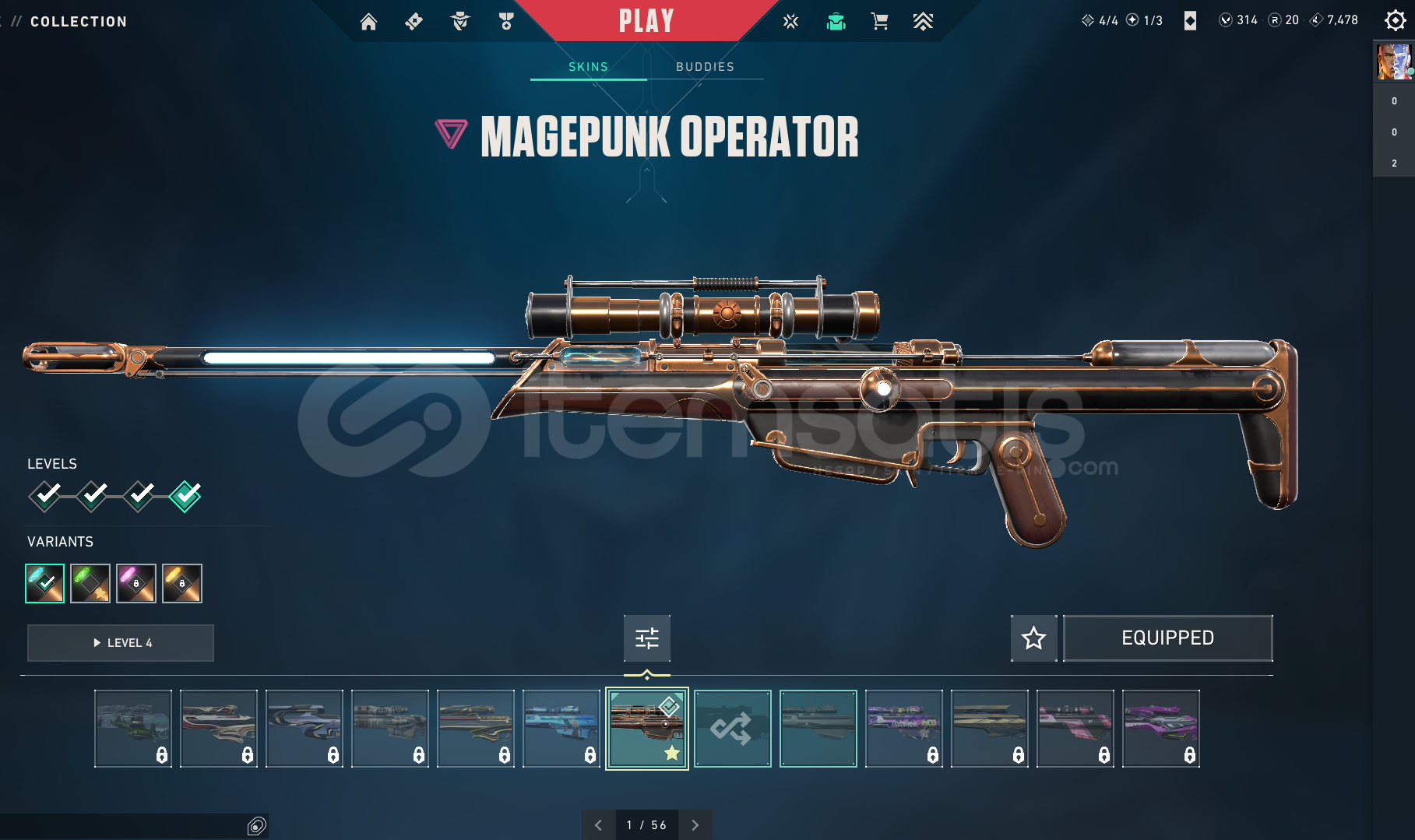This screenshot has width=1415, height=840.
Task: Select the random shuffle skin tile
Action: coord(732,729)
